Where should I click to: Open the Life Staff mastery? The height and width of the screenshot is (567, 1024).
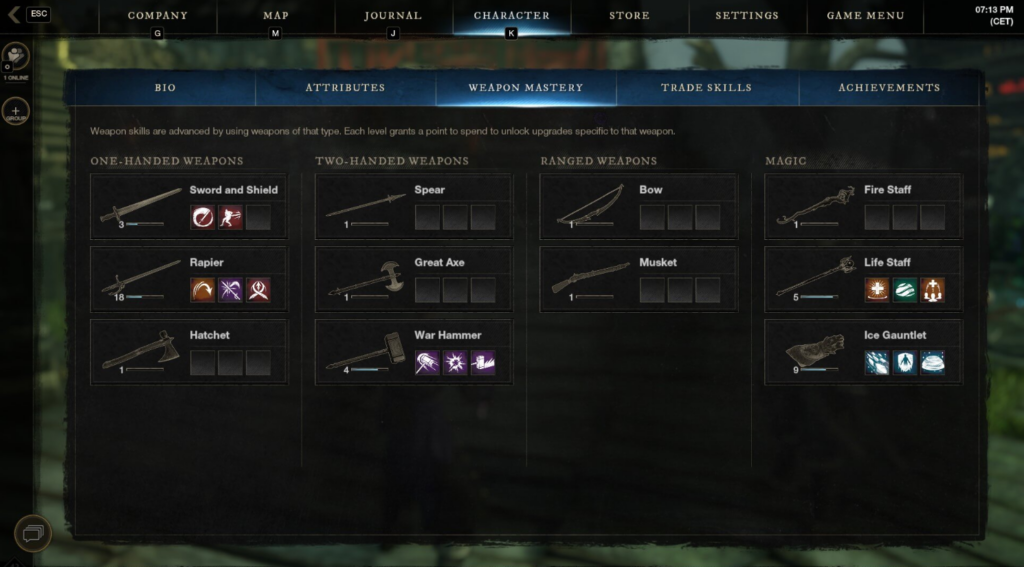tap(863, 279)
